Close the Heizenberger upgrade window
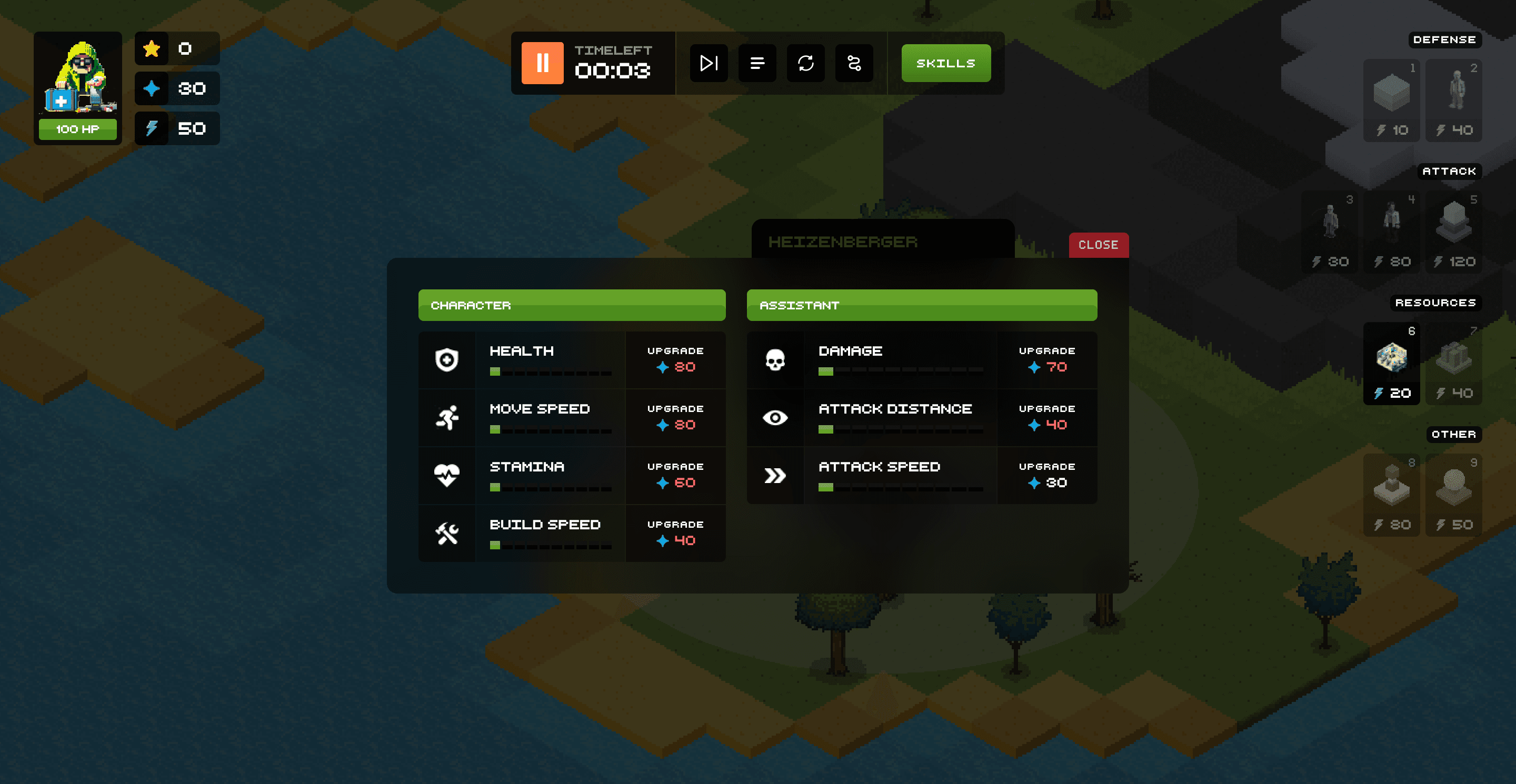 pyautogui.click(x=1098, y=245)
